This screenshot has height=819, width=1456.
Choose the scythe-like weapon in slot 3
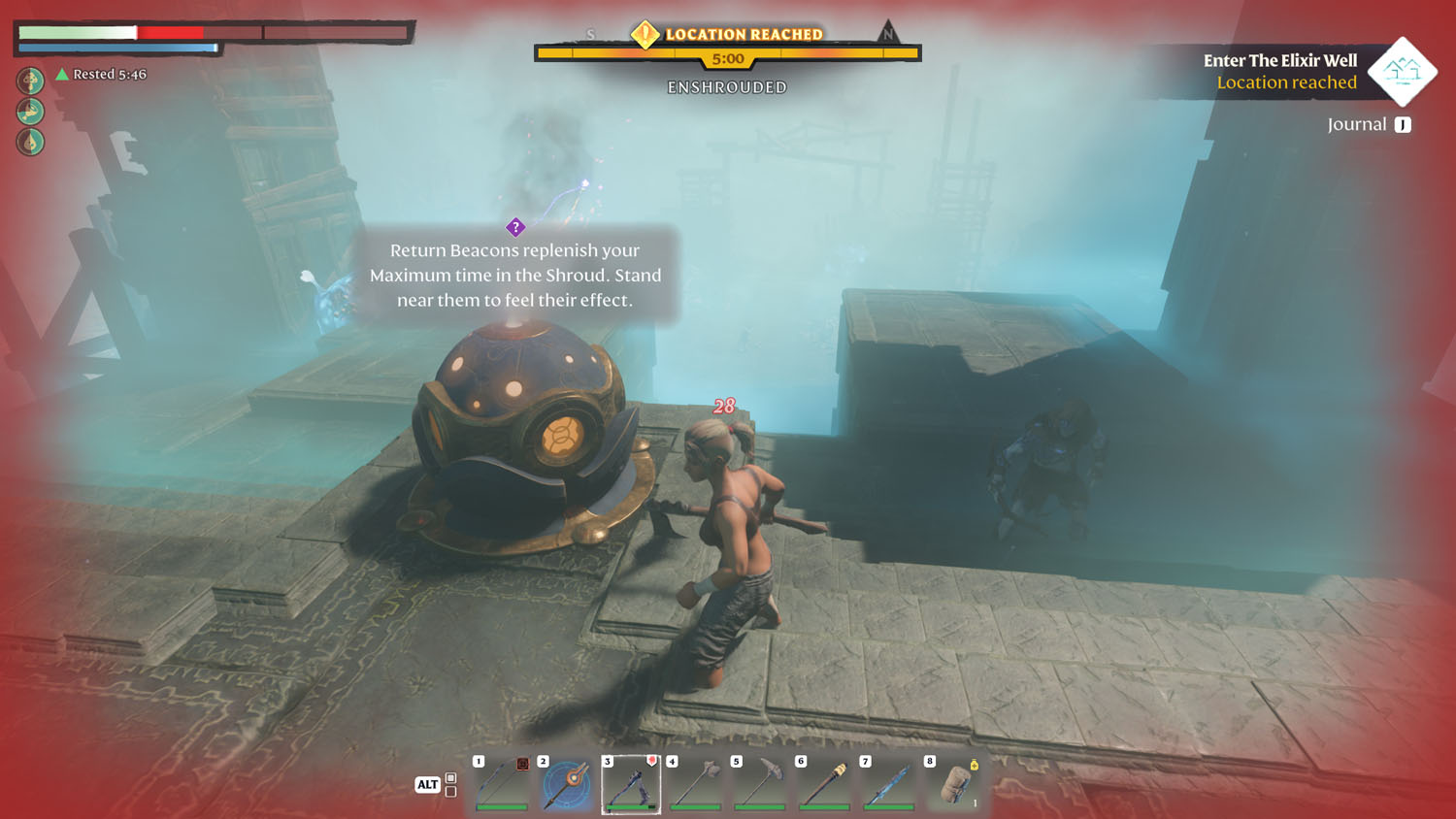point(631,784)
